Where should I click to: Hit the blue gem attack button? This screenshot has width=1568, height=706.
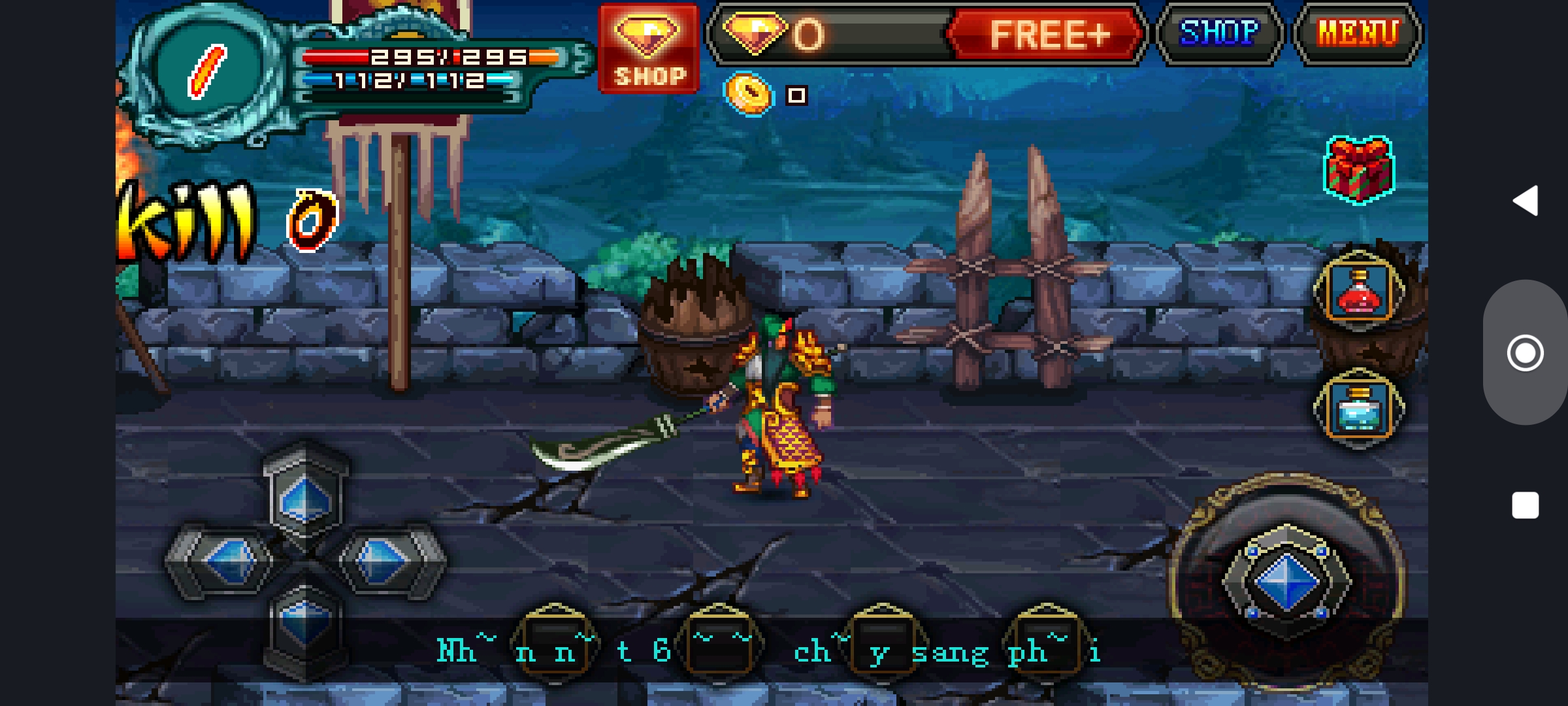(x=1286, y=582)
